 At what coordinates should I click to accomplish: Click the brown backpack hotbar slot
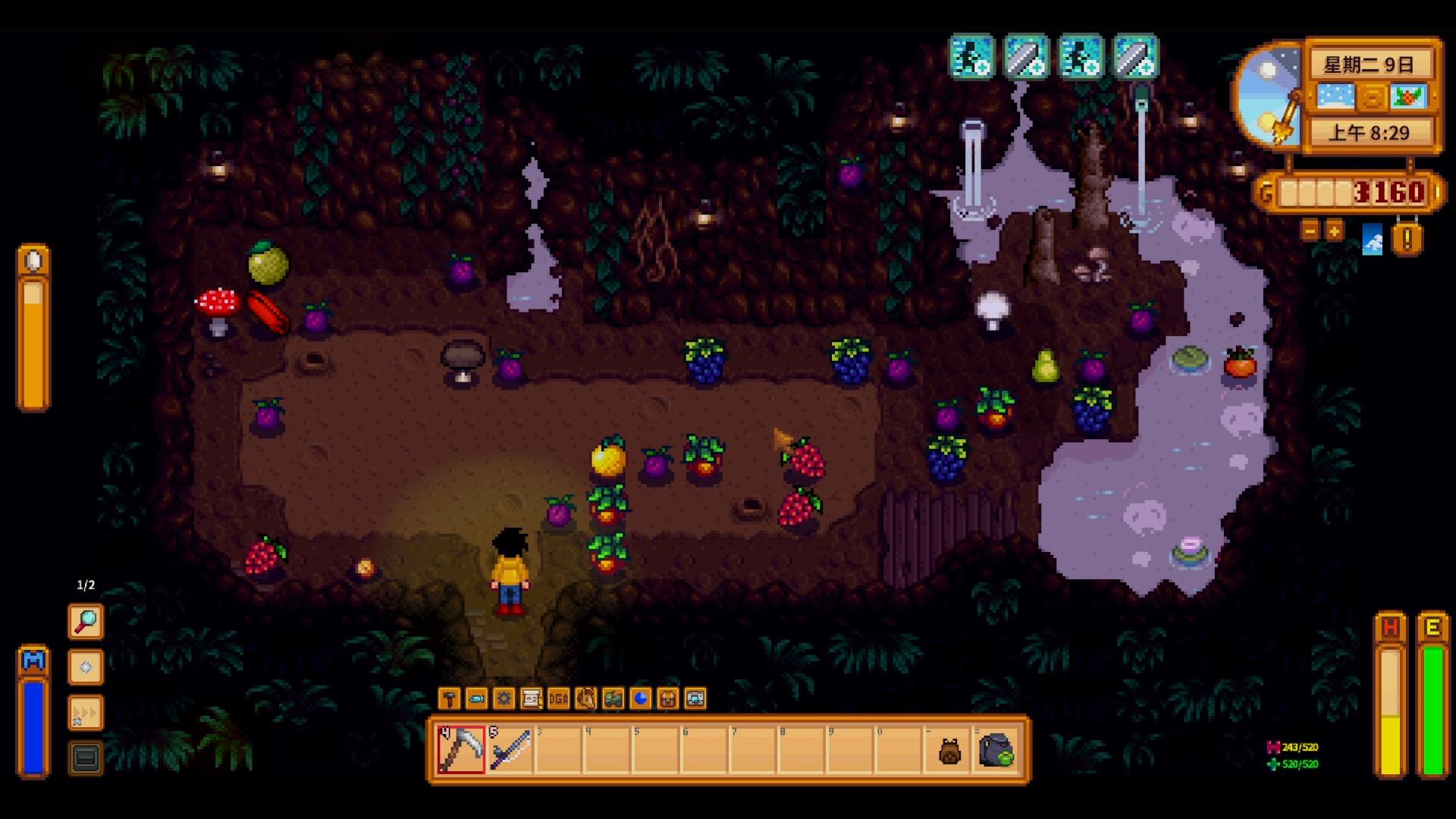point(949,751)
